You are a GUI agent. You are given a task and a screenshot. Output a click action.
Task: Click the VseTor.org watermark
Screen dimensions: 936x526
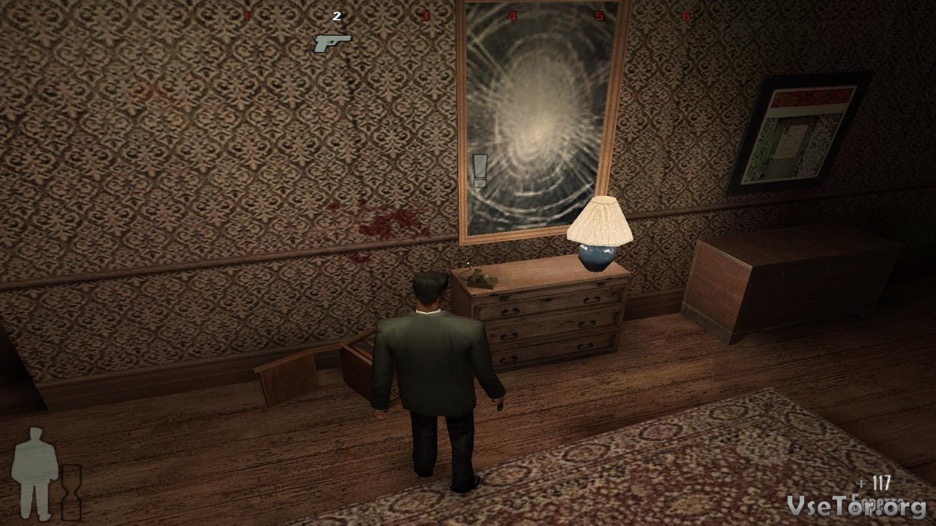[857, 506]
